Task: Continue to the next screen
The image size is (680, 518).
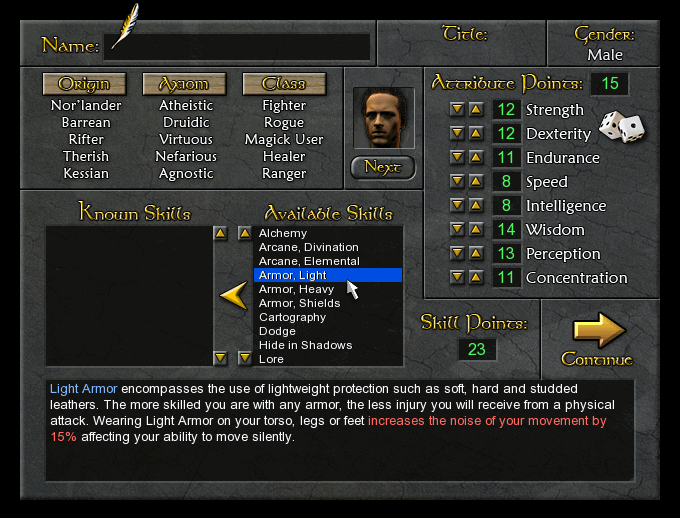Action: click(598, 339)
